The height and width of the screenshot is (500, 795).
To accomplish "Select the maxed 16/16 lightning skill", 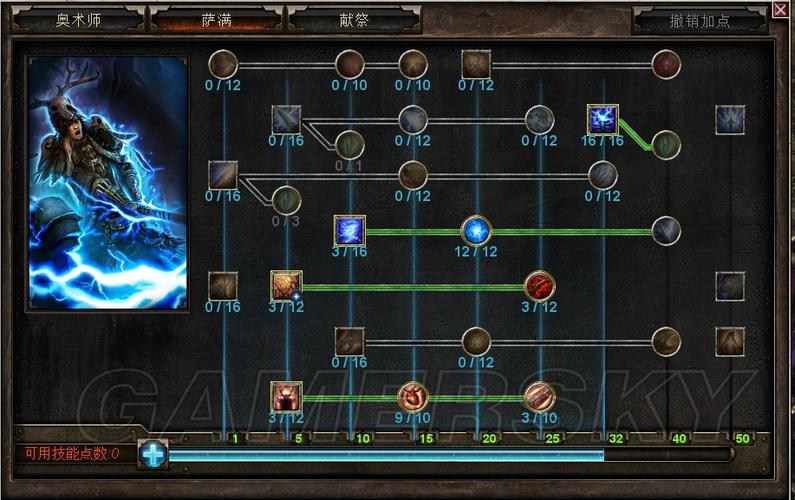I will click(602, 120).
